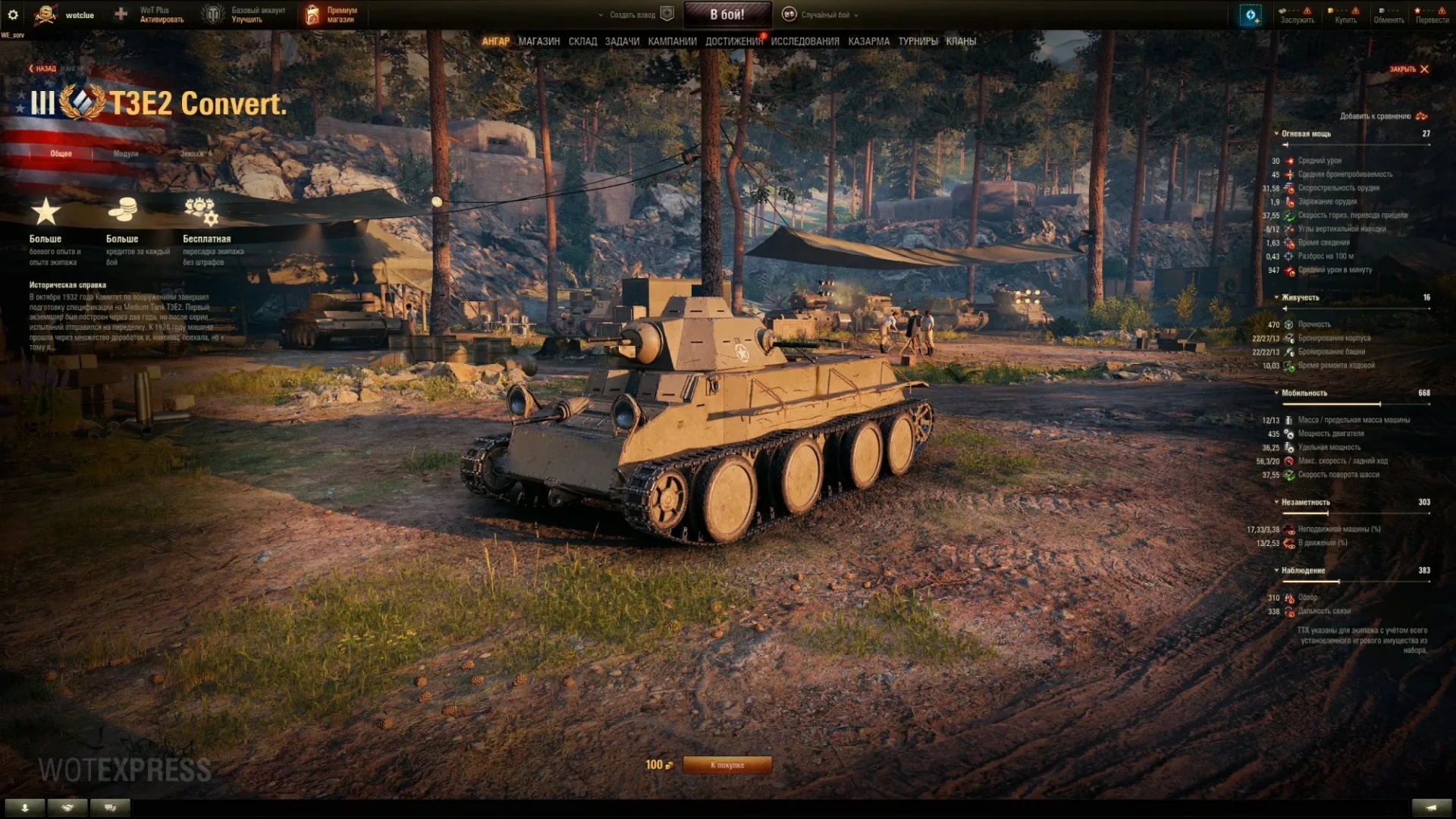Open the settings gear menu
Screen dimensions: 1456x819
click(13, 14)
